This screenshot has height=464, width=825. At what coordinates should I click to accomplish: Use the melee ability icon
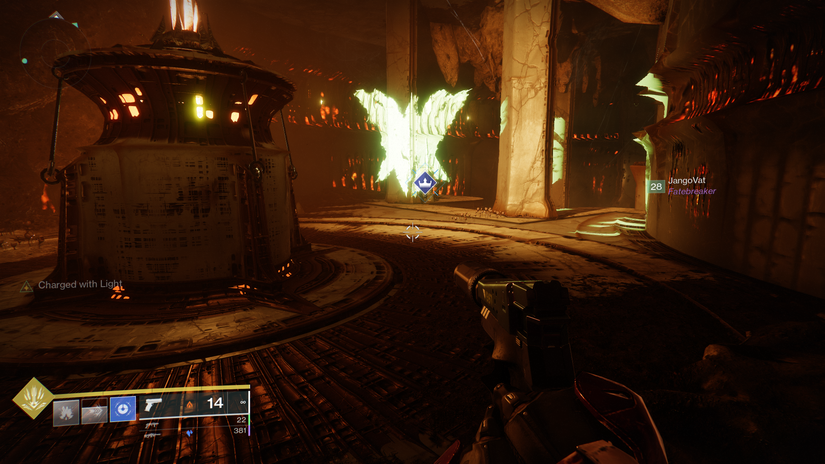tap(95, 410)
